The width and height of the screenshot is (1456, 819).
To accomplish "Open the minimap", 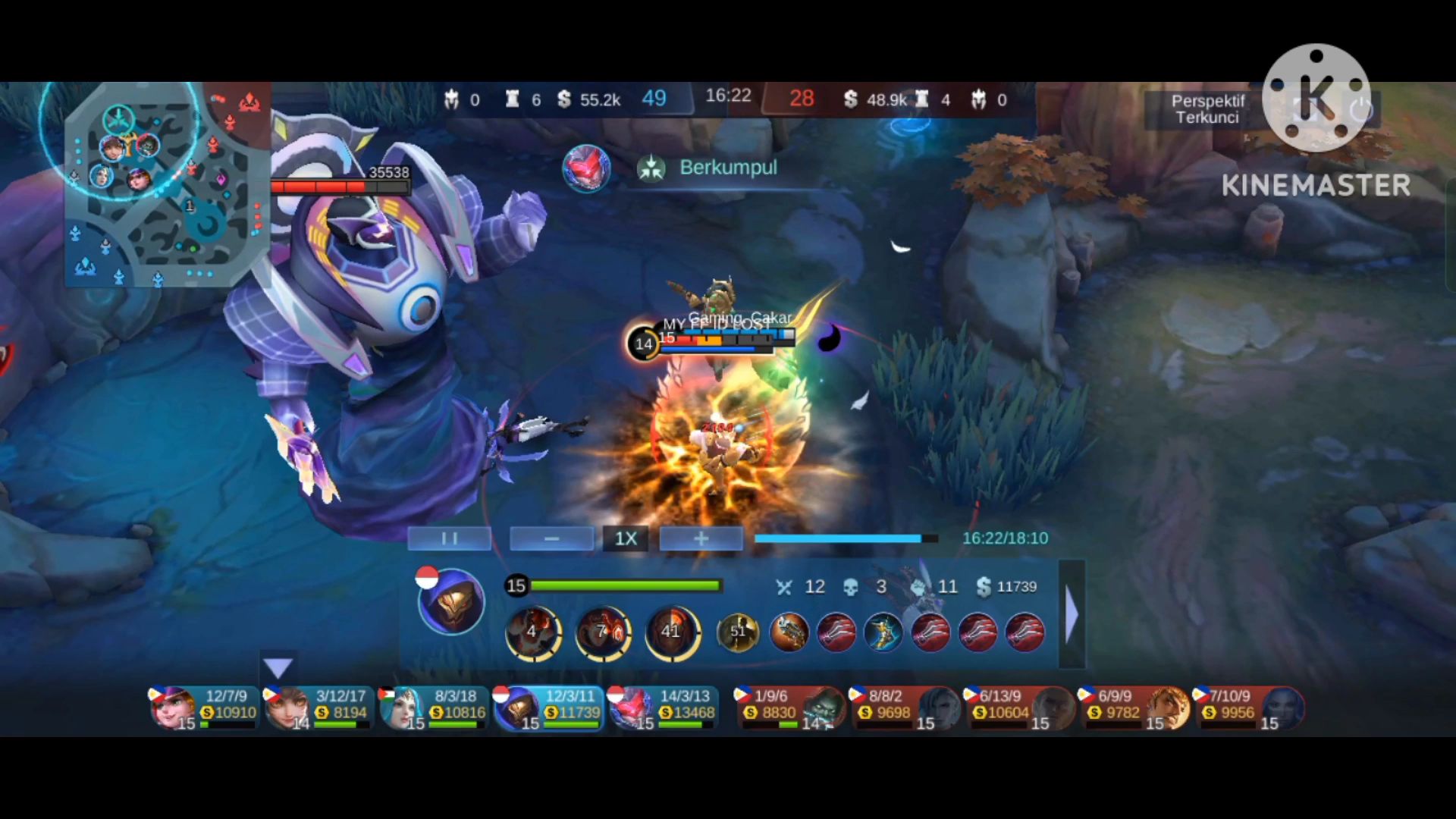I will (167, 184).
